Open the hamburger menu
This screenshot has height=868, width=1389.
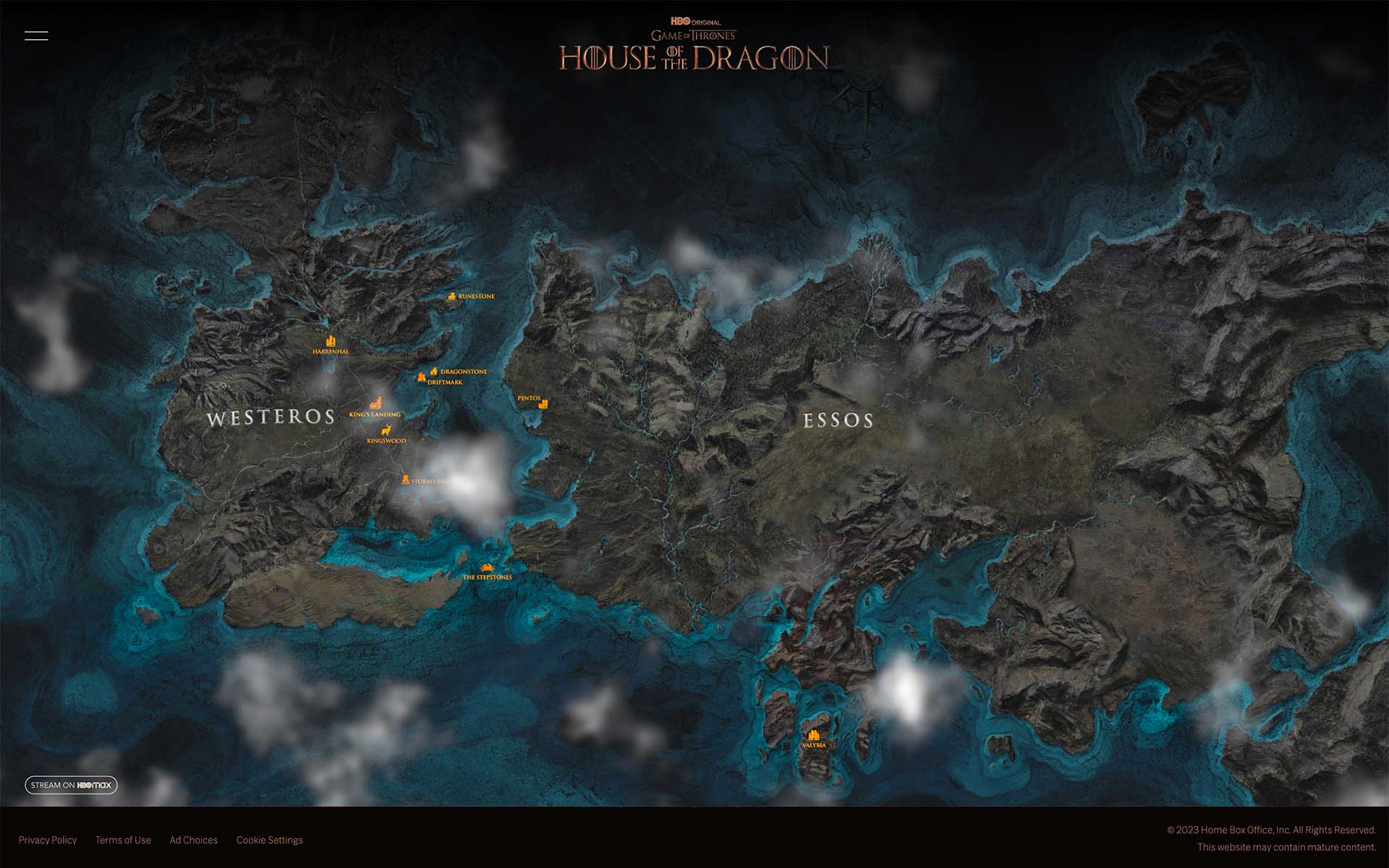coord(36,35)
